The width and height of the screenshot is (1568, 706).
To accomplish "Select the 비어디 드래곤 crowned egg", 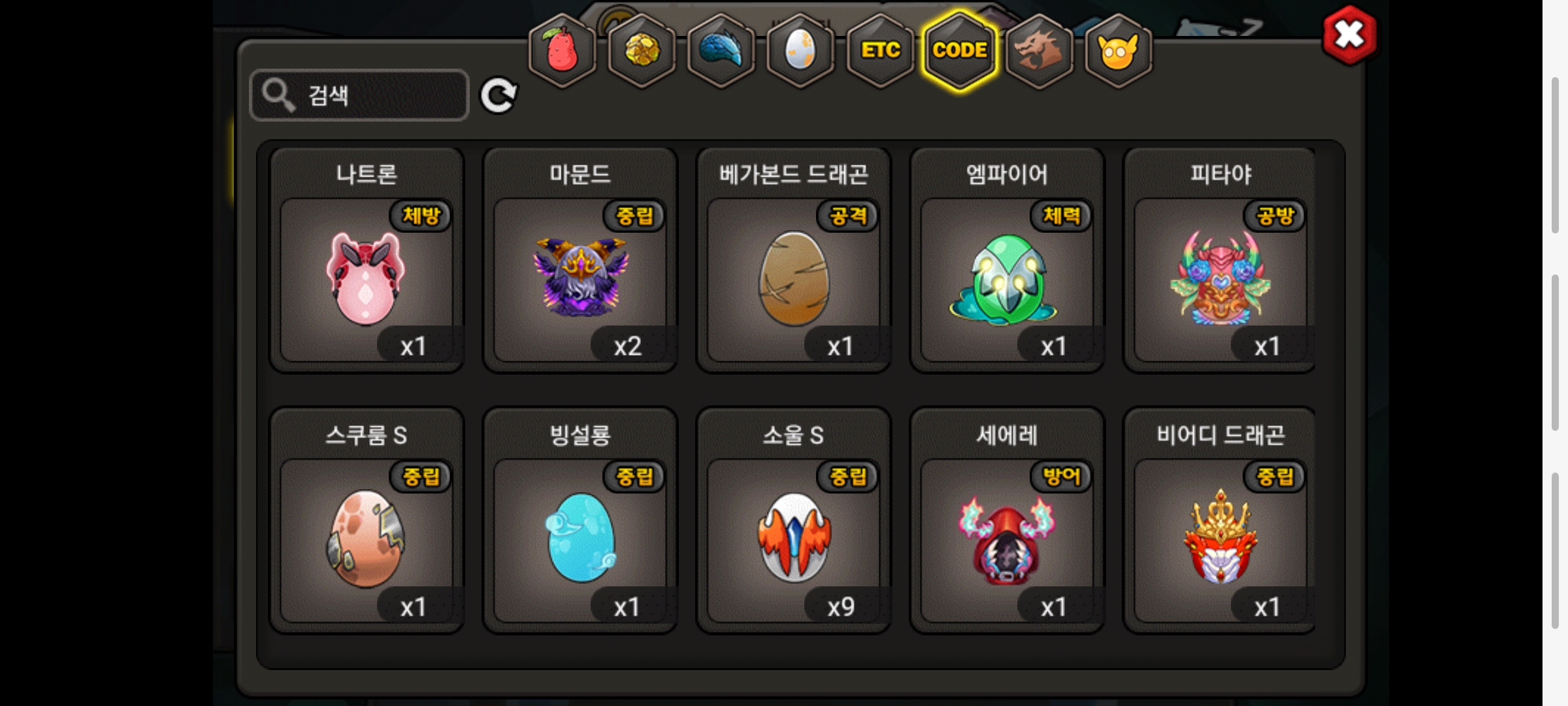I will point(1220,539).
